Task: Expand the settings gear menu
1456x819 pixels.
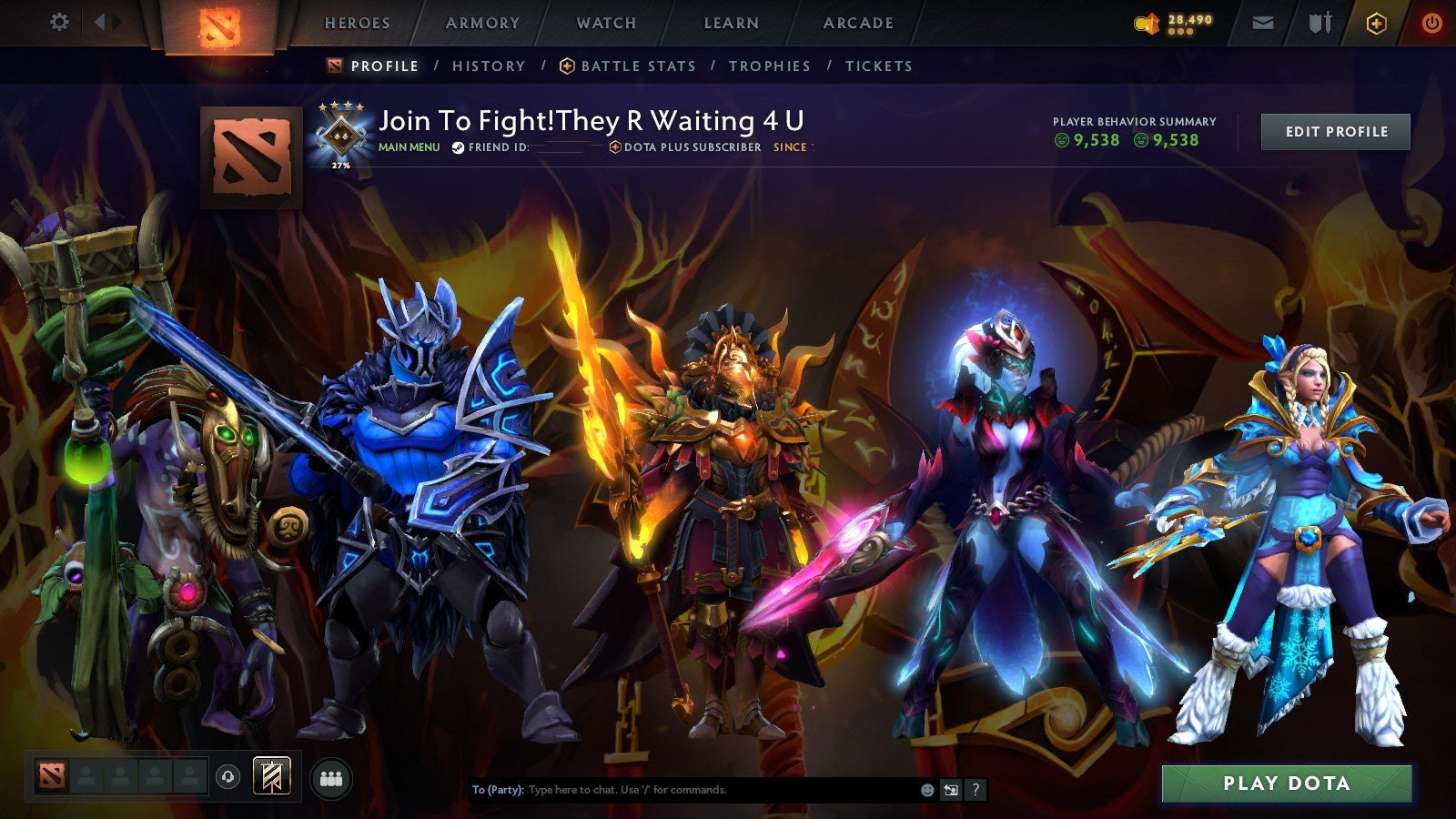Action: click(x=59, y=22)
